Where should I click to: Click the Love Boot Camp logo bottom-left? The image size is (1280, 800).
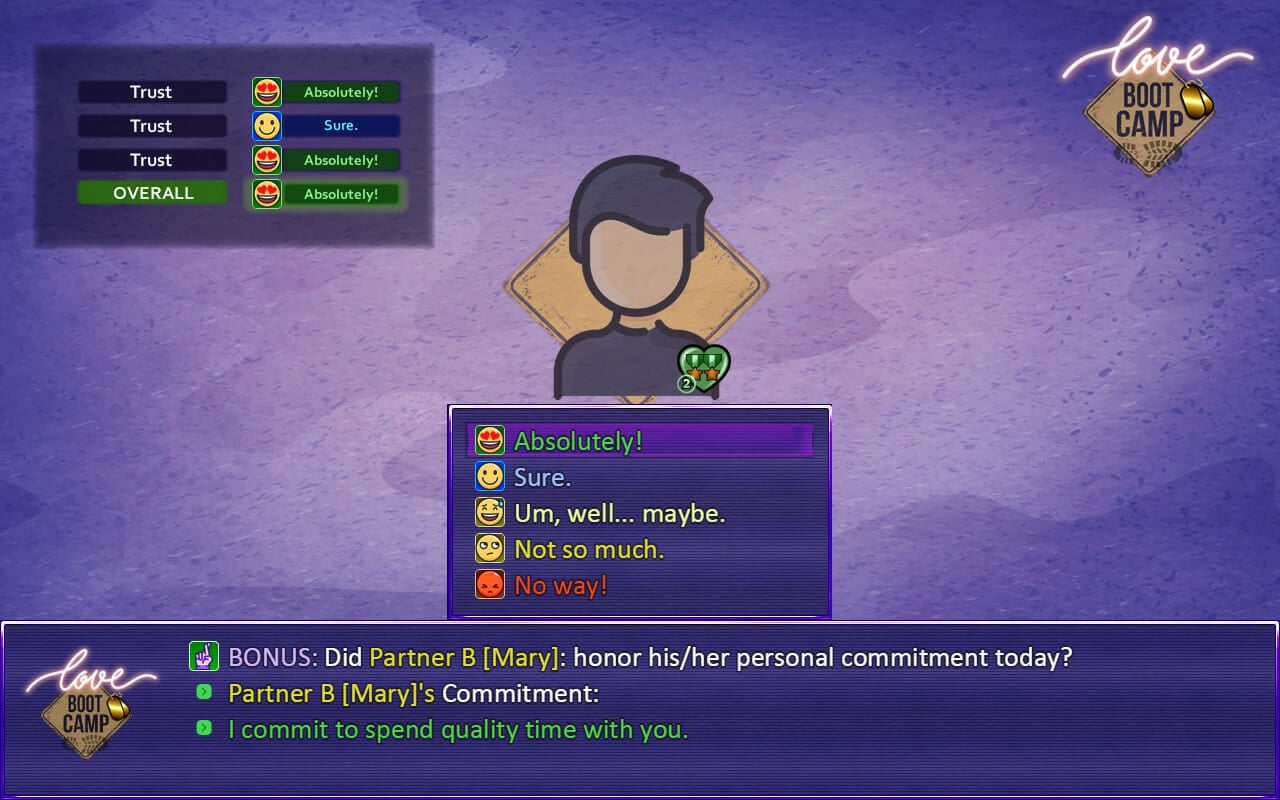click(x=87, y=707)
